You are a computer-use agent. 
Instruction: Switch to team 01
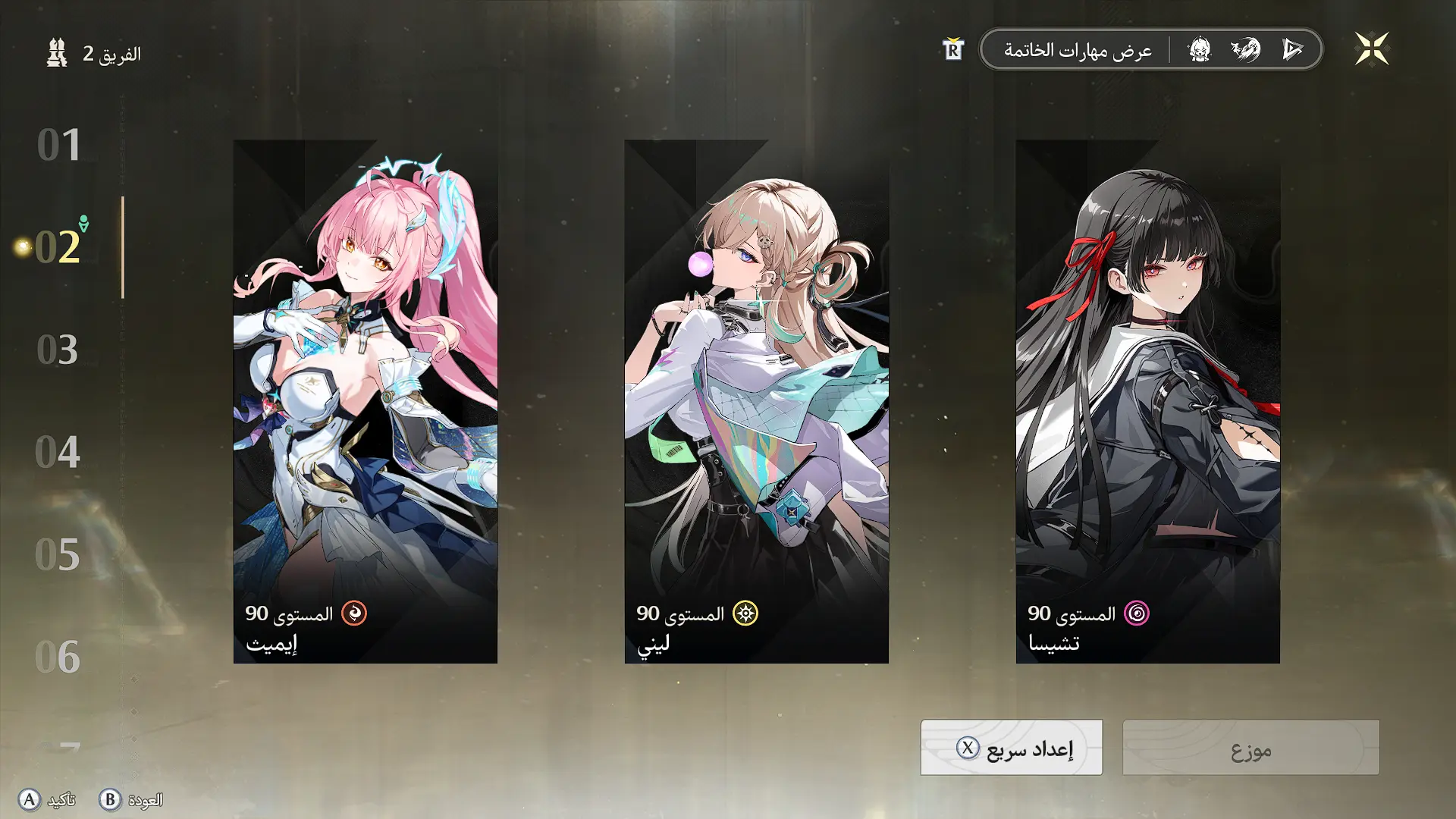[59, 145]
